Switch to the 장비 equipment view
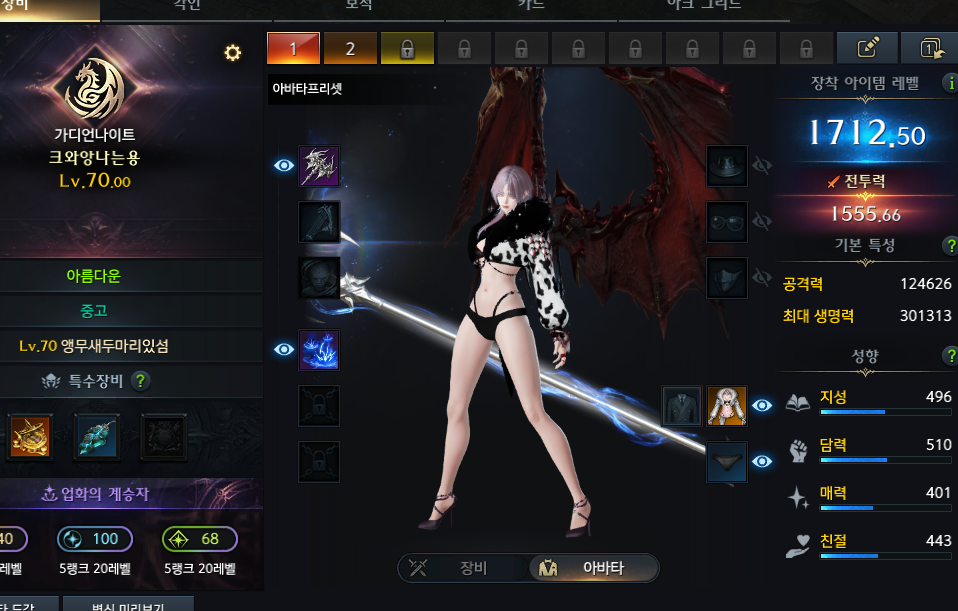Viewport: 958px width, 611px height. (460, 569)
